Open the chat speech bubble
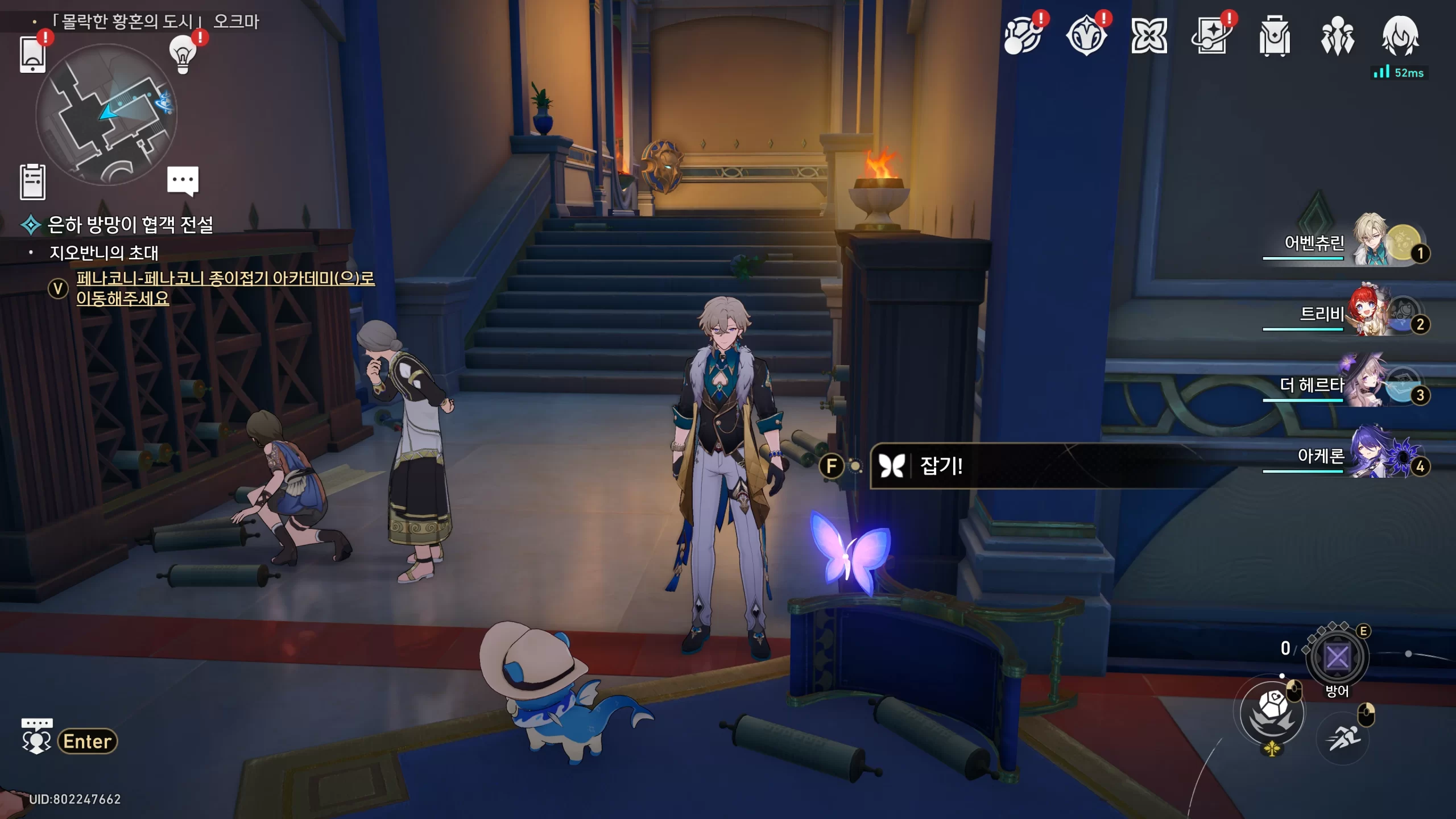The width and height of the screenshot is (1456, 819). click(183, 180)
